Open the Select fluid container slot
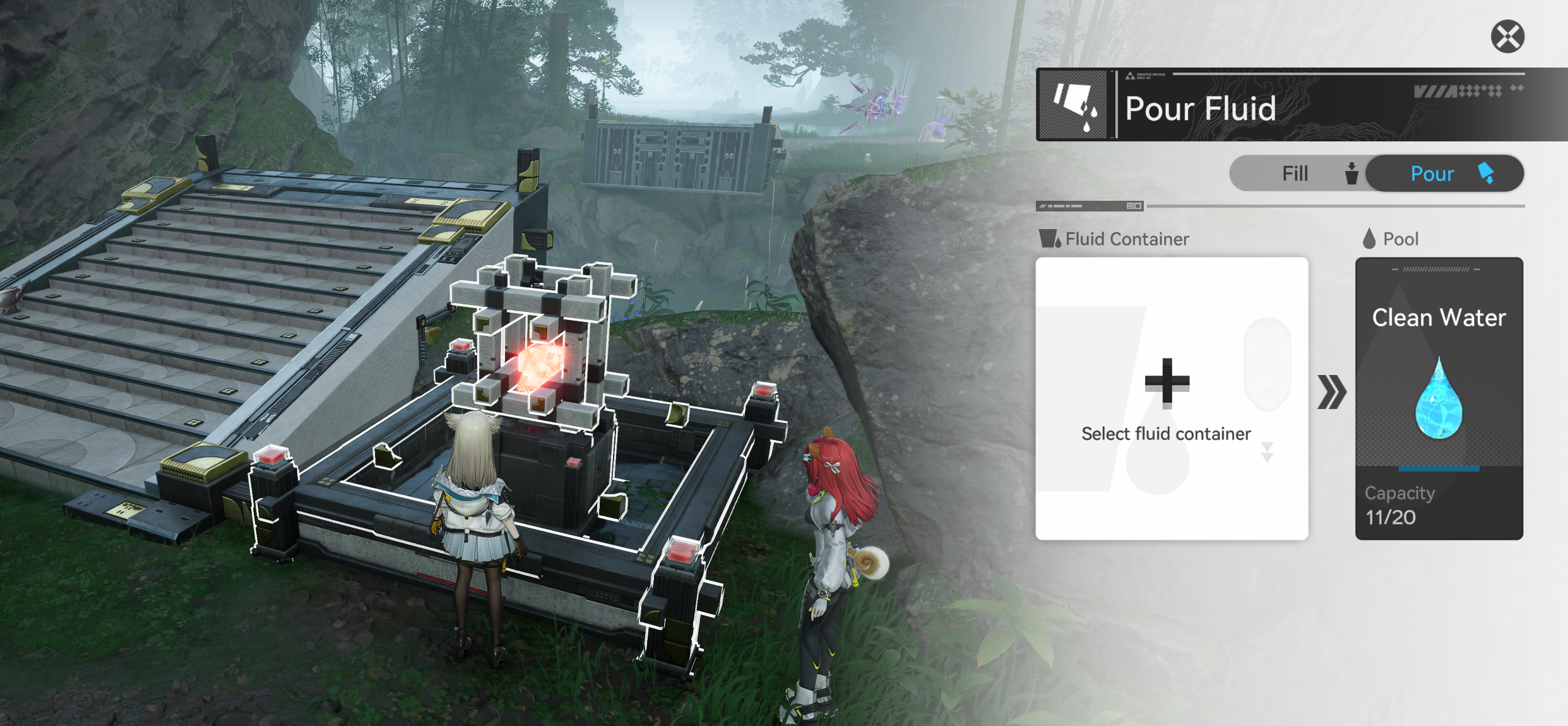The image size is (1568, 726). tap(1171, 398)
